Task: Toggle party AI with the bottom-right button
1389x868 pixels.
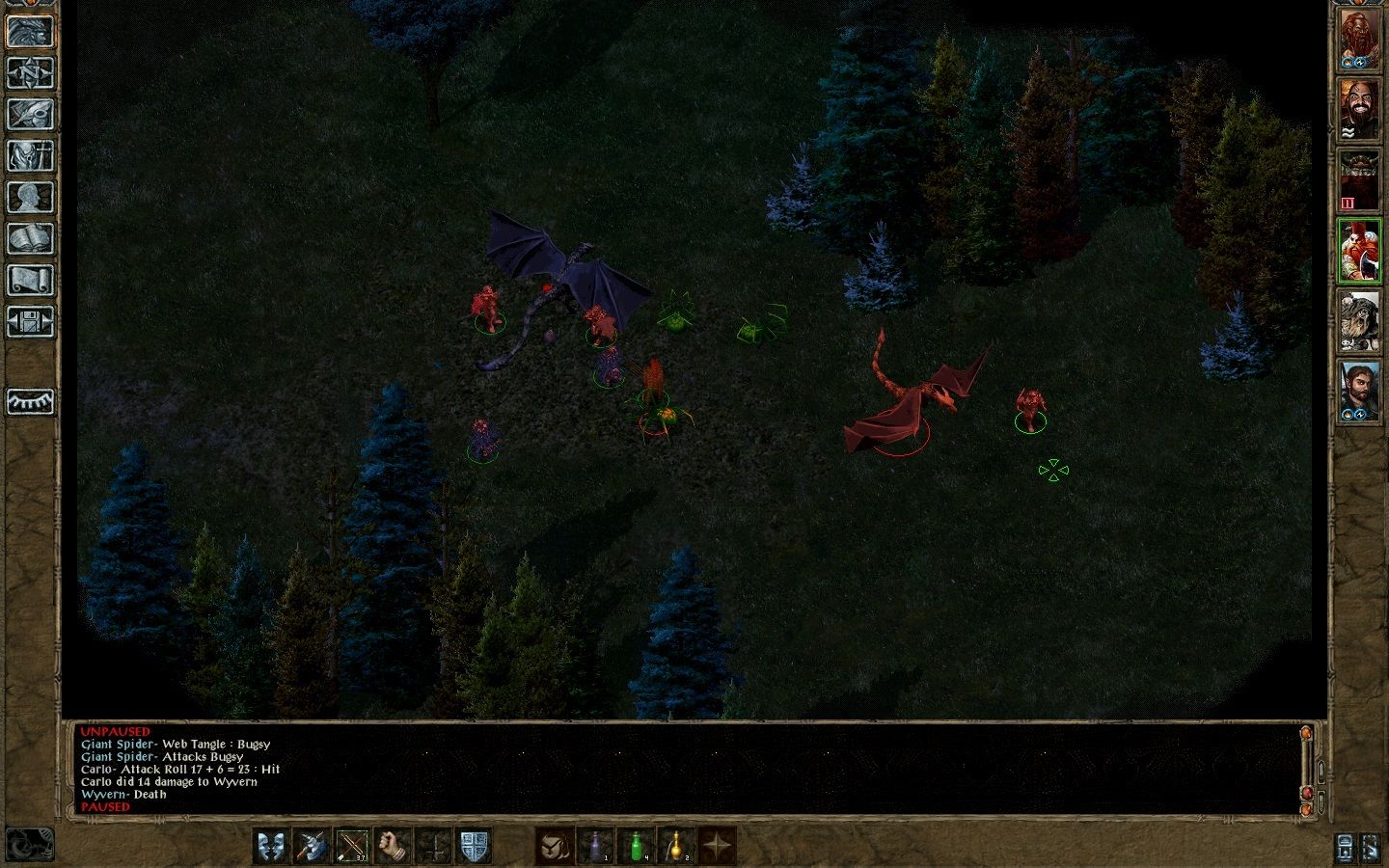Action: click(1372, 847)
